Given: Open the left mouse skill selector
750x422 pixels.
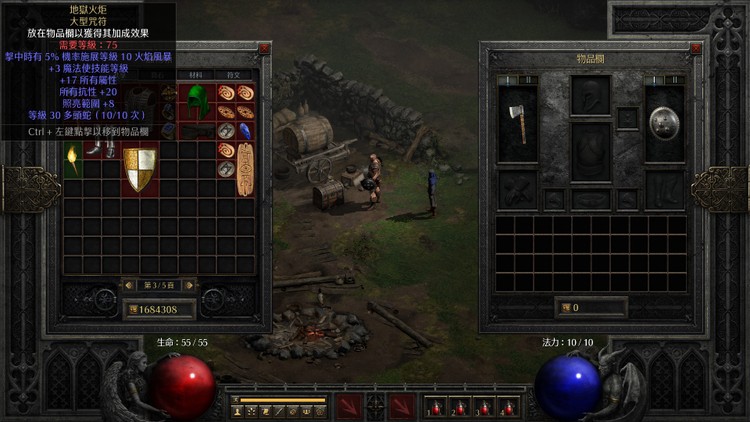Looking at the screenshot, I should [x=349, y=406].
